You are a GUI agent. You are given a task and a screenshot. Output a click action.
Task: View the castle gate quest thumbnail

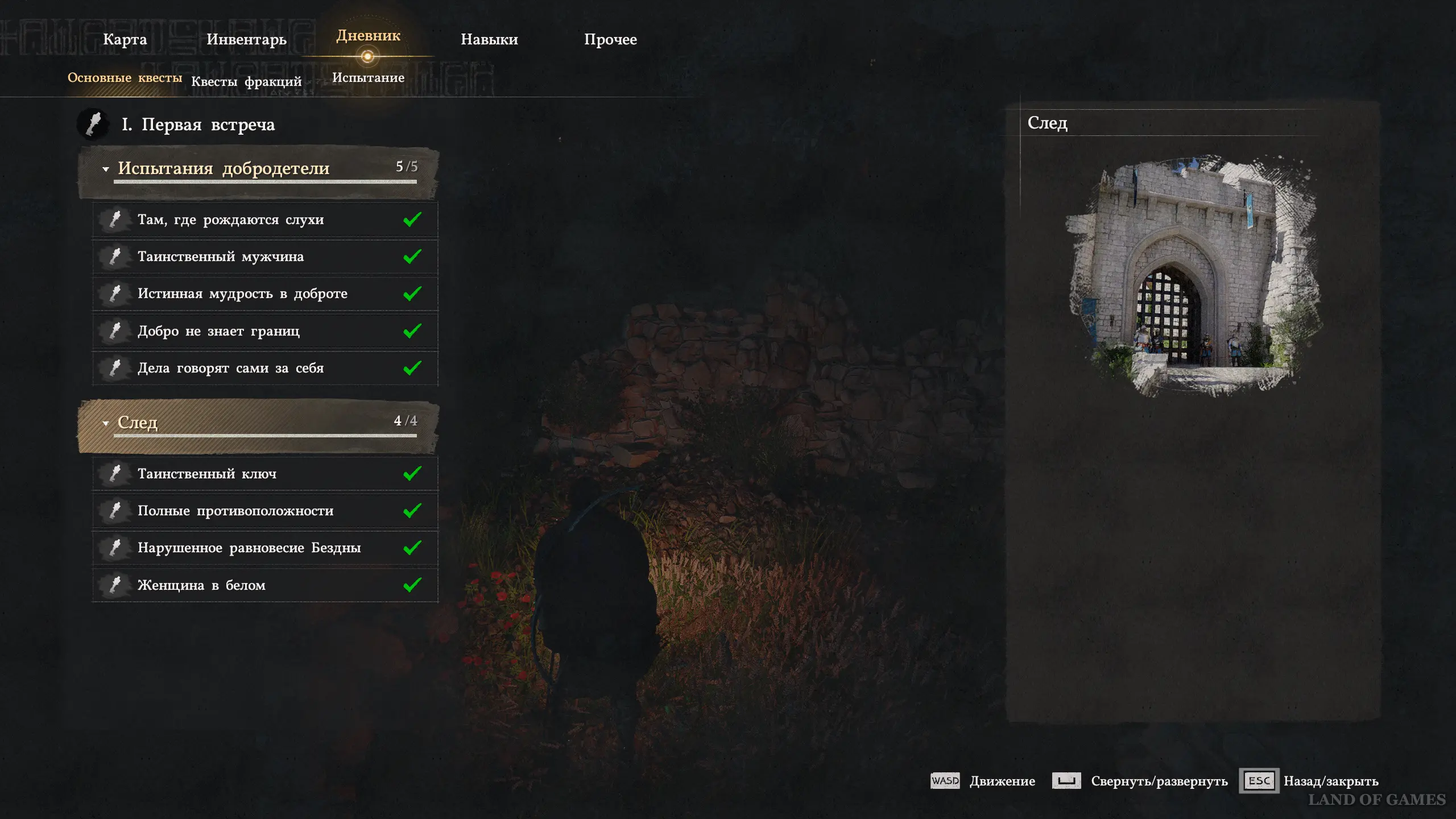pyautogui.click(x=1193, y=276)
